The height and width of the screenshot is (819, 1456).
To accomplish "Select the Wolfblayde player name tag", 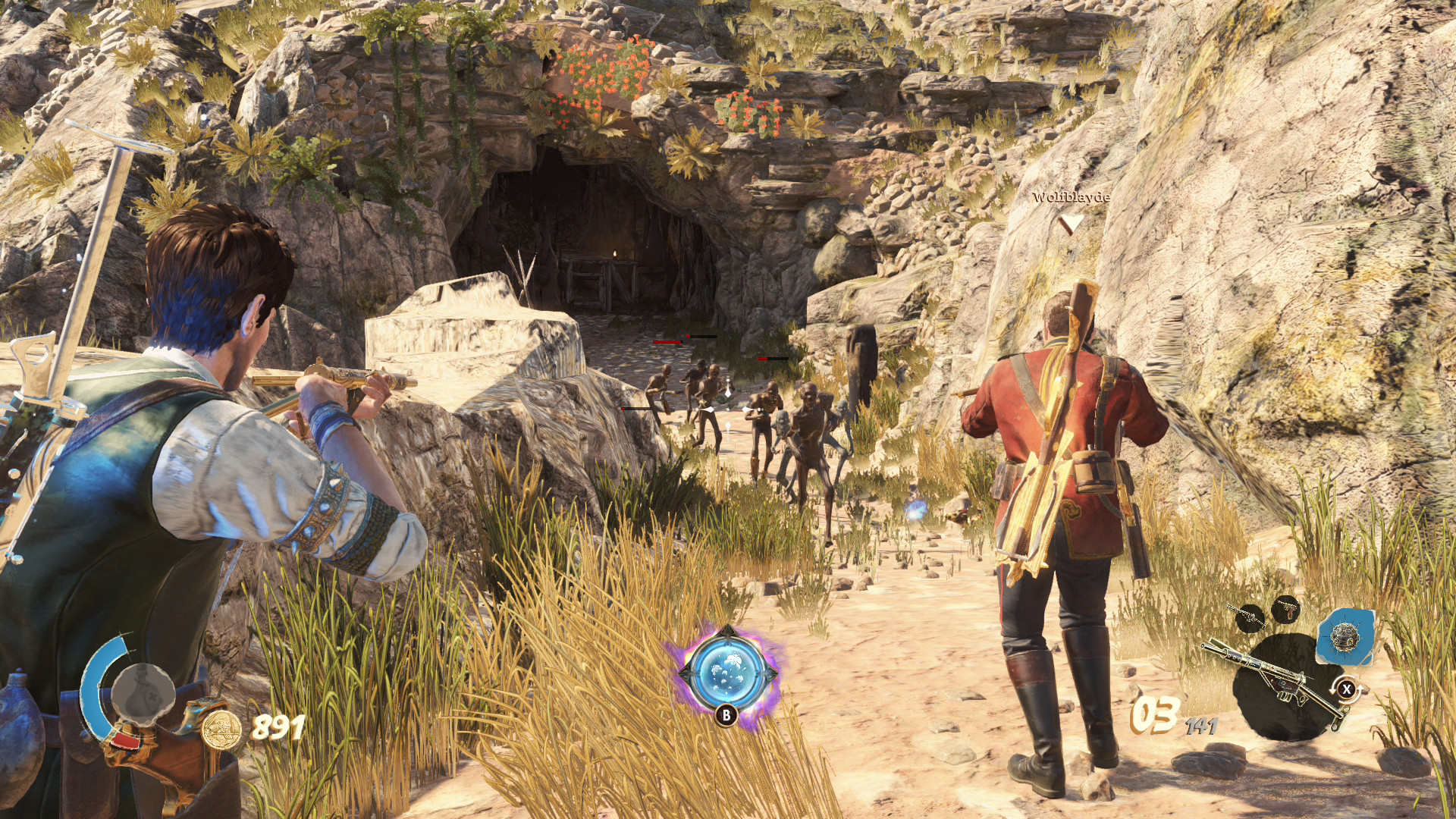I will click(x=1071, y=198).
